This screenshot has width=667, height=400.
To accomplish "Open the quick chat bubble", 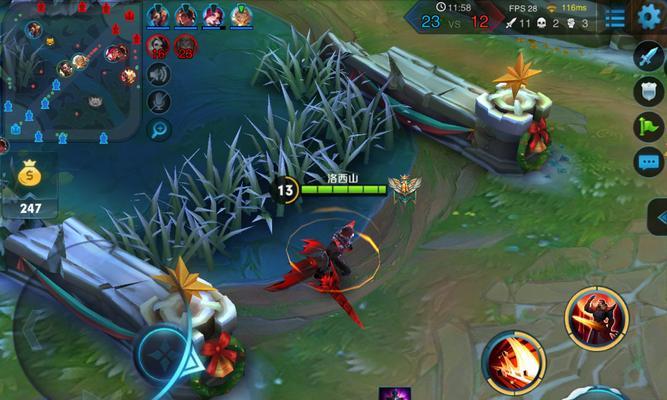I will pyautogui.click(x=649, y=160).
